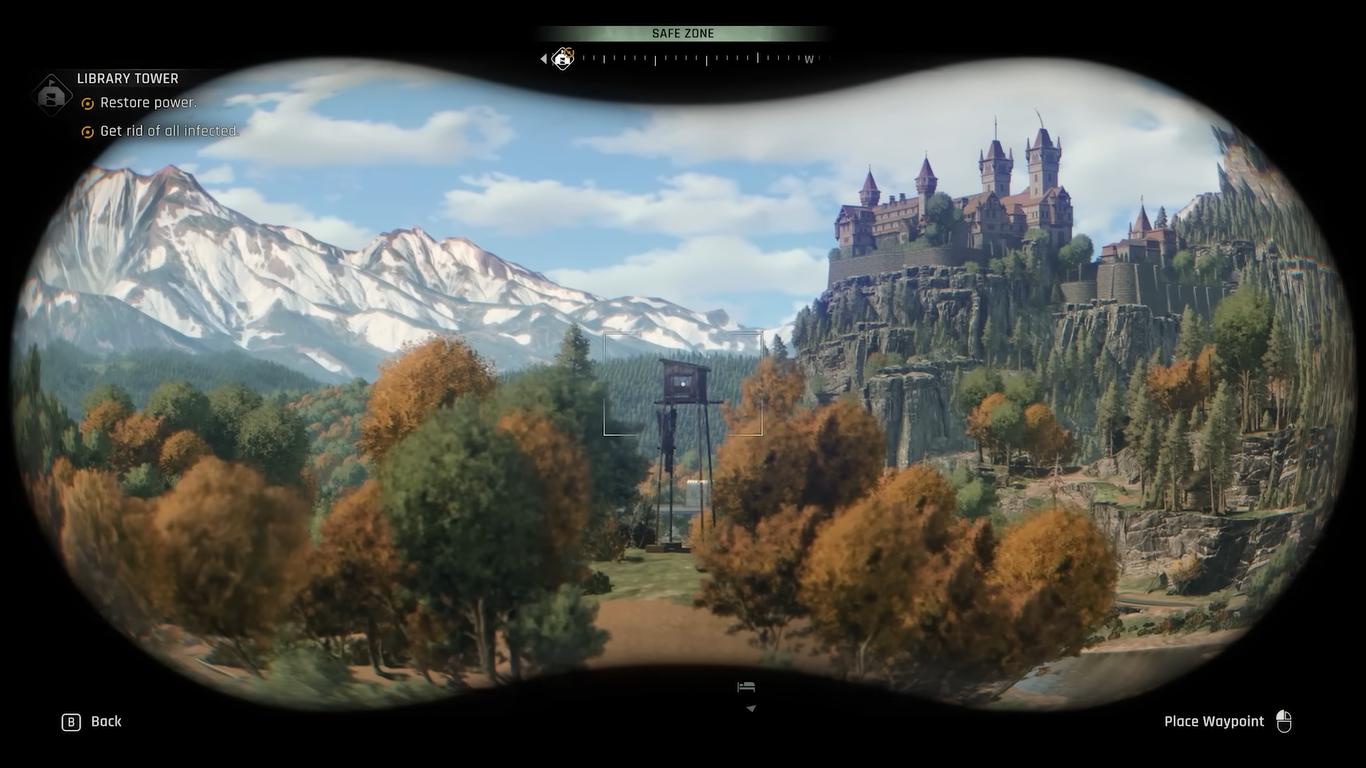This screenshot has width=1366, height=768.
Task: Click the quest marker icon on the compass
Action: click(563, 59)
